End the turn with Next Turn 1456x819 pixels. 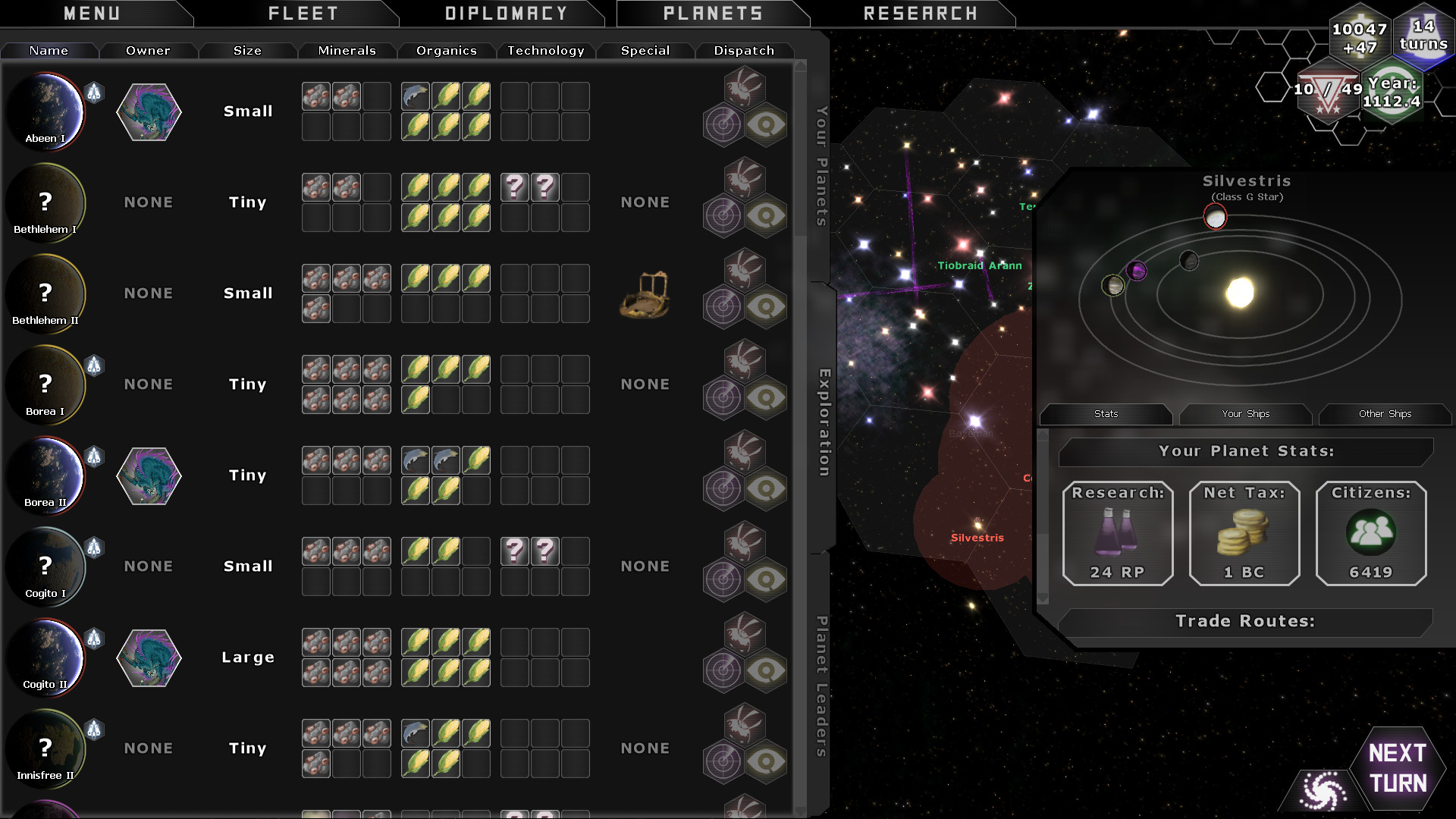(1398, 768)
